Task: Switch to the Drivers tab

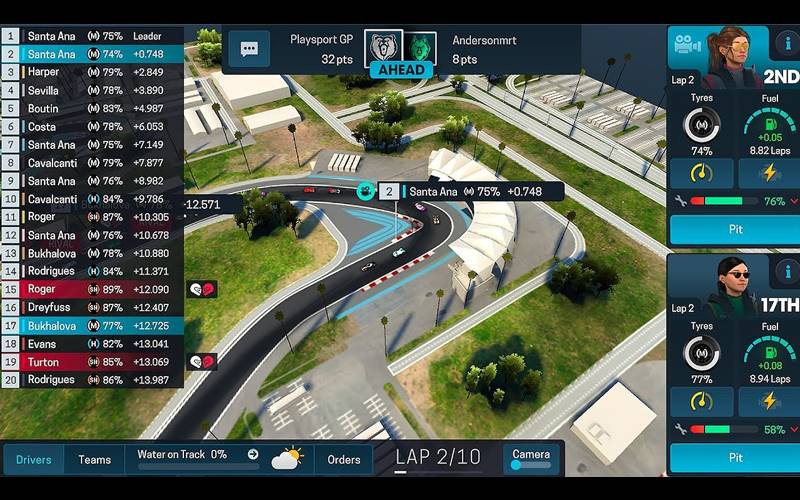Action: tap(33, 459)
